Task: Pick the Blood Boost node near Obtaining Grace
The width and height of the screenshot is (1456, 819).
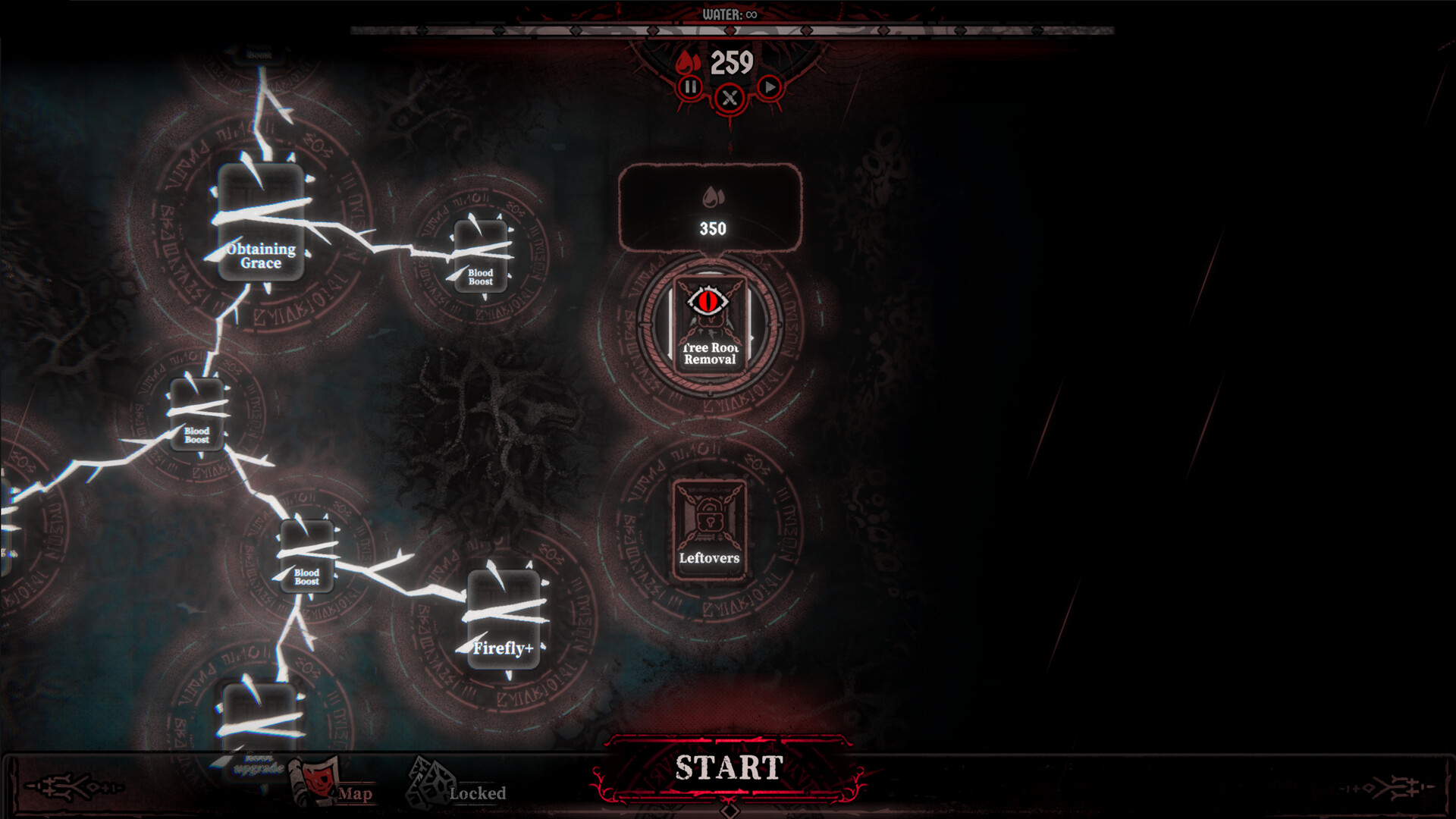Action: point(481,258)
